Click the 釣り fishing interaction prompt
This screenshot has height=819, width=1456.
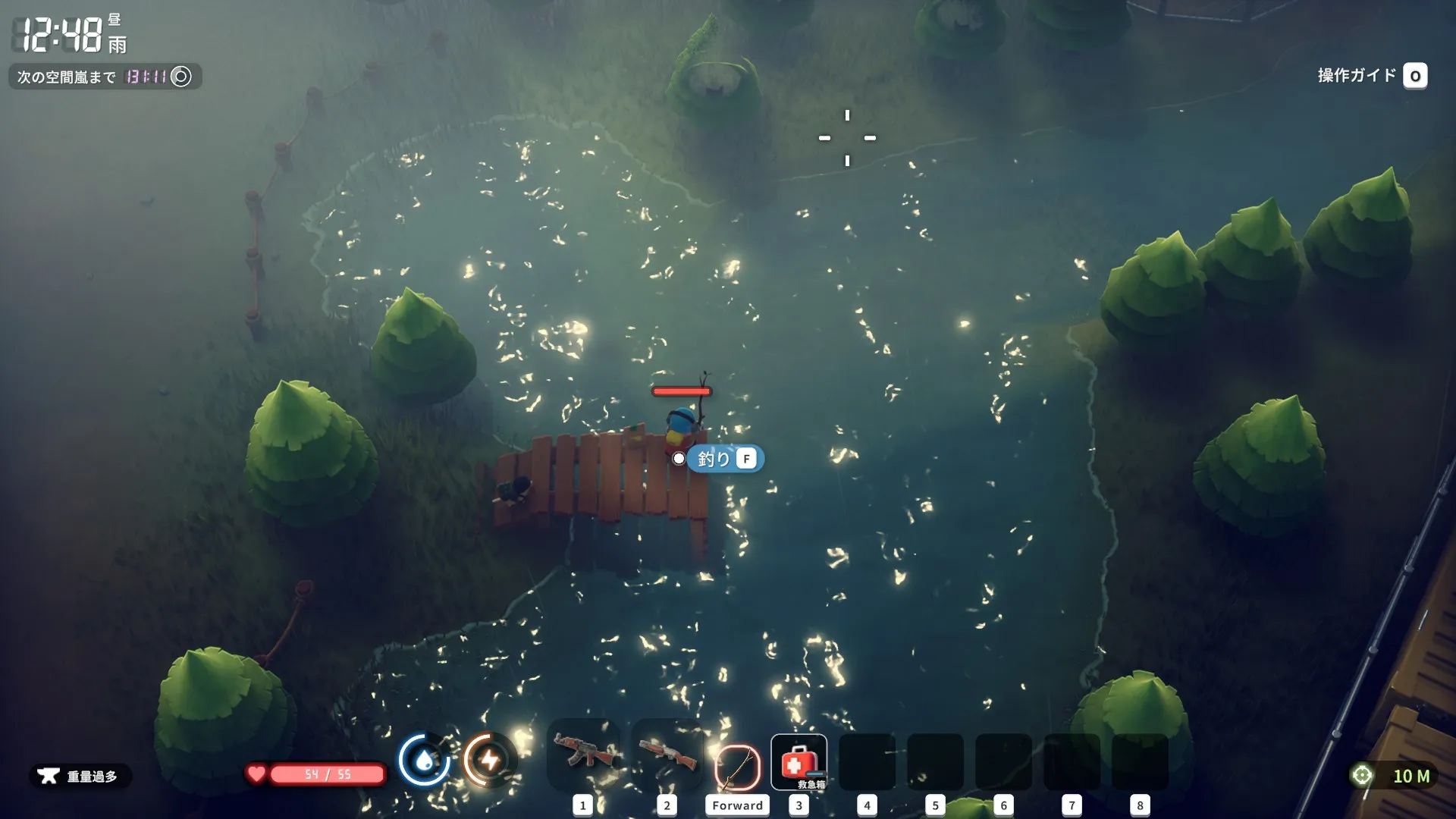725,459
